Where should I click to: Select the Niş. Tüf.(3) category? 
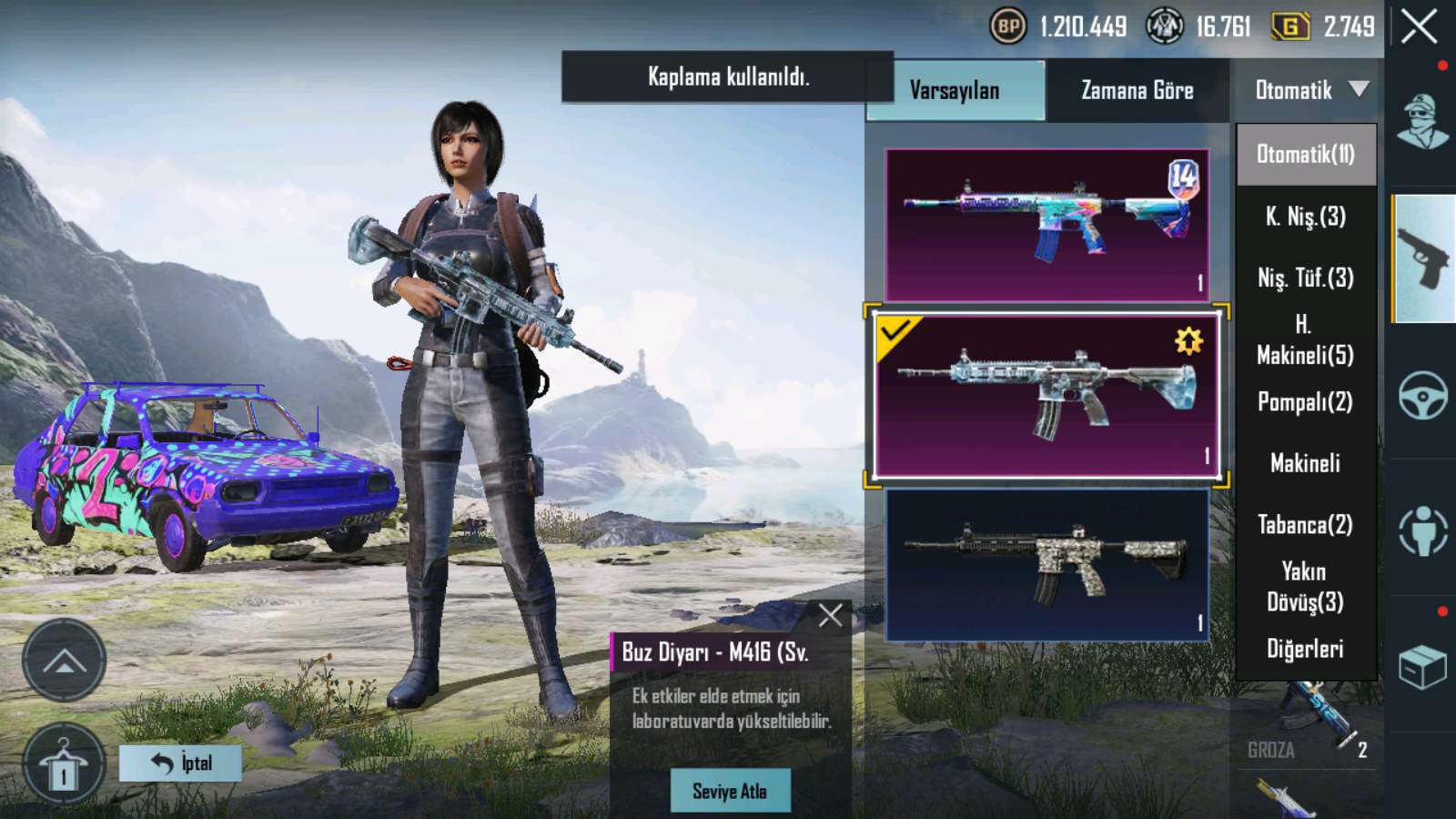click(x=1305, y=278)
